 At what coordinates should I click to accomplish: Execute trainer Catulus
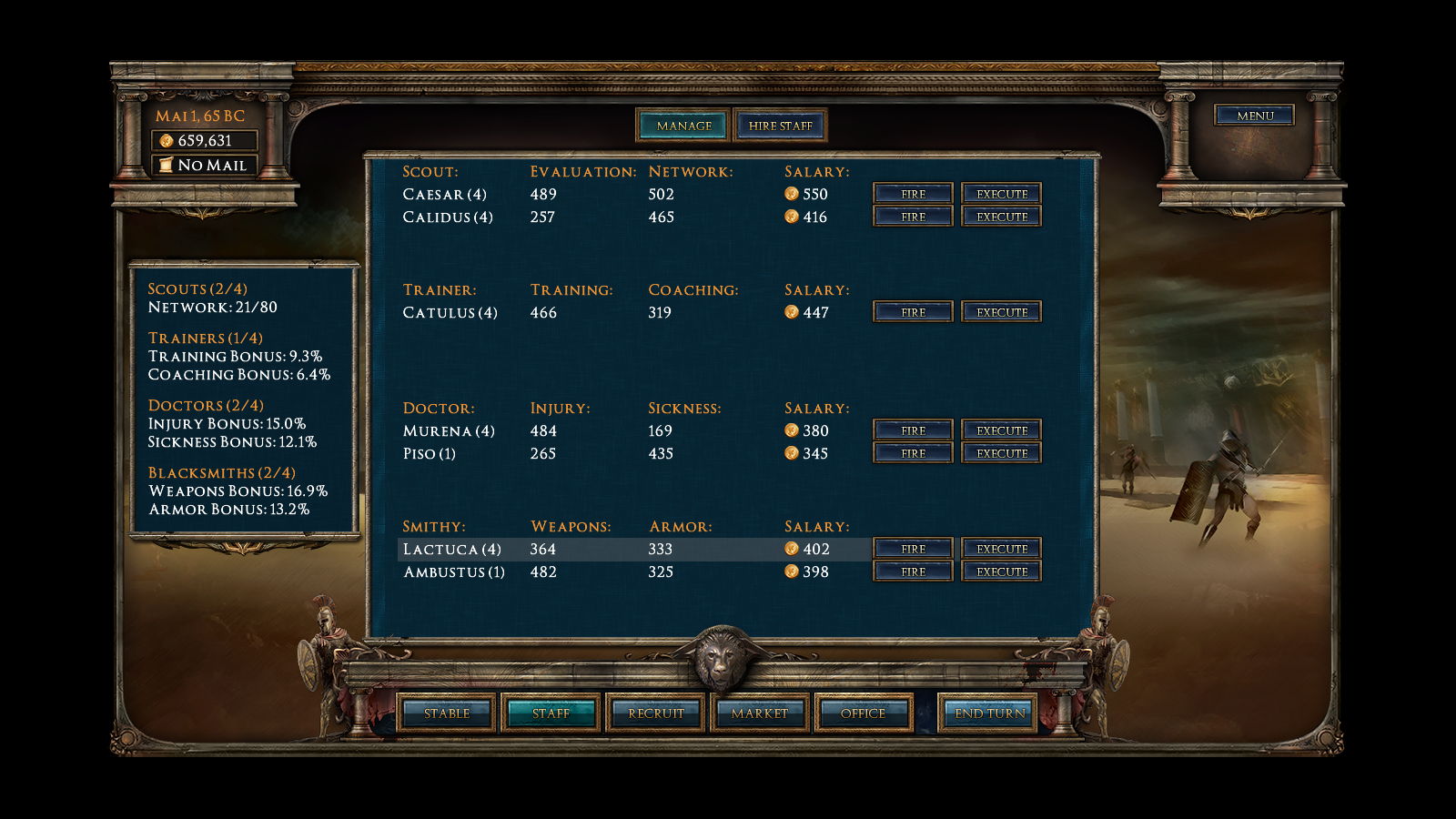tap(1001, 312)
